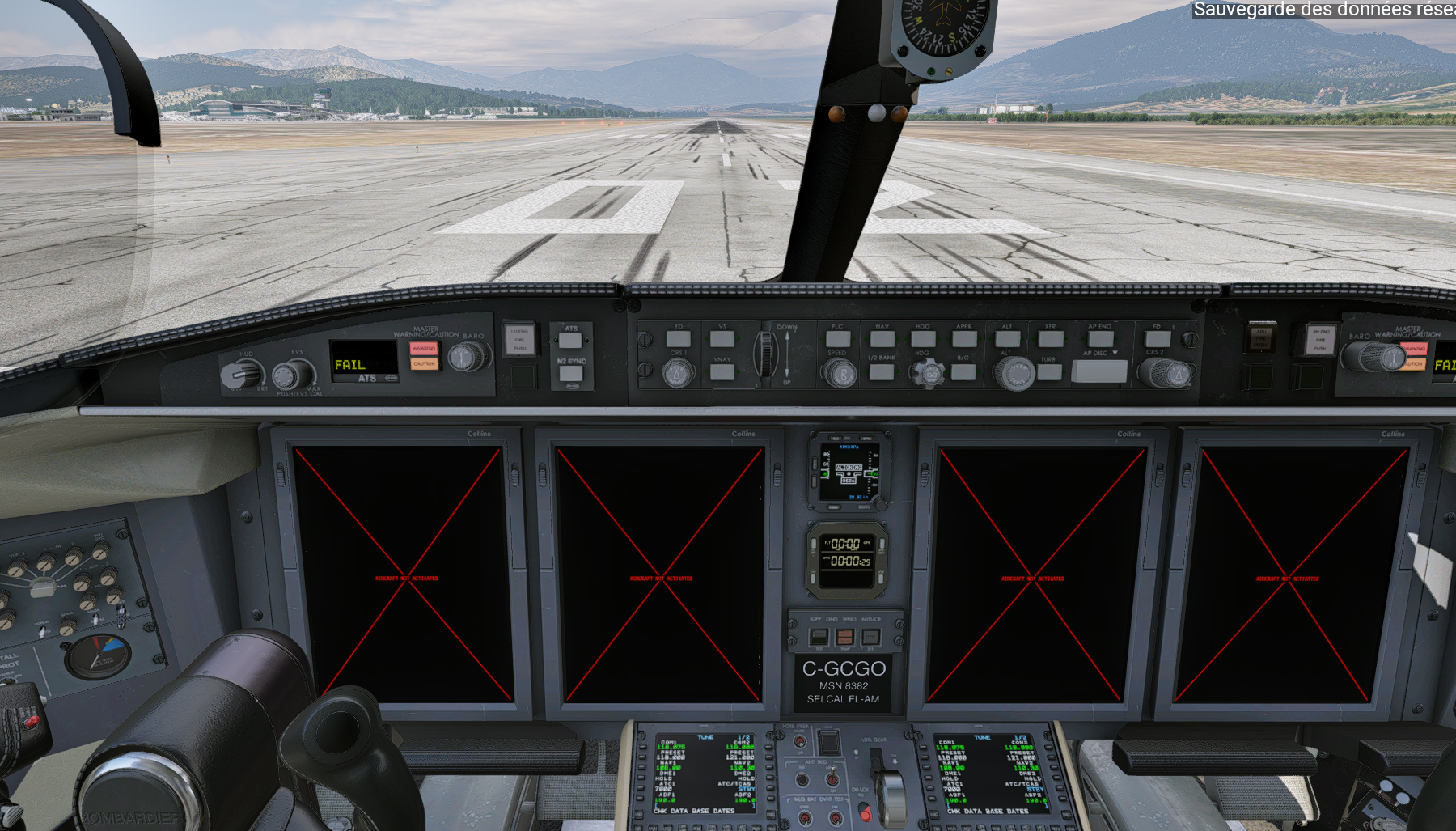This screenshot has width=1456, height=831.
Task: Push the VNAV button on autopilot panel
Action: pyautogui.click(x=722, y=372)
